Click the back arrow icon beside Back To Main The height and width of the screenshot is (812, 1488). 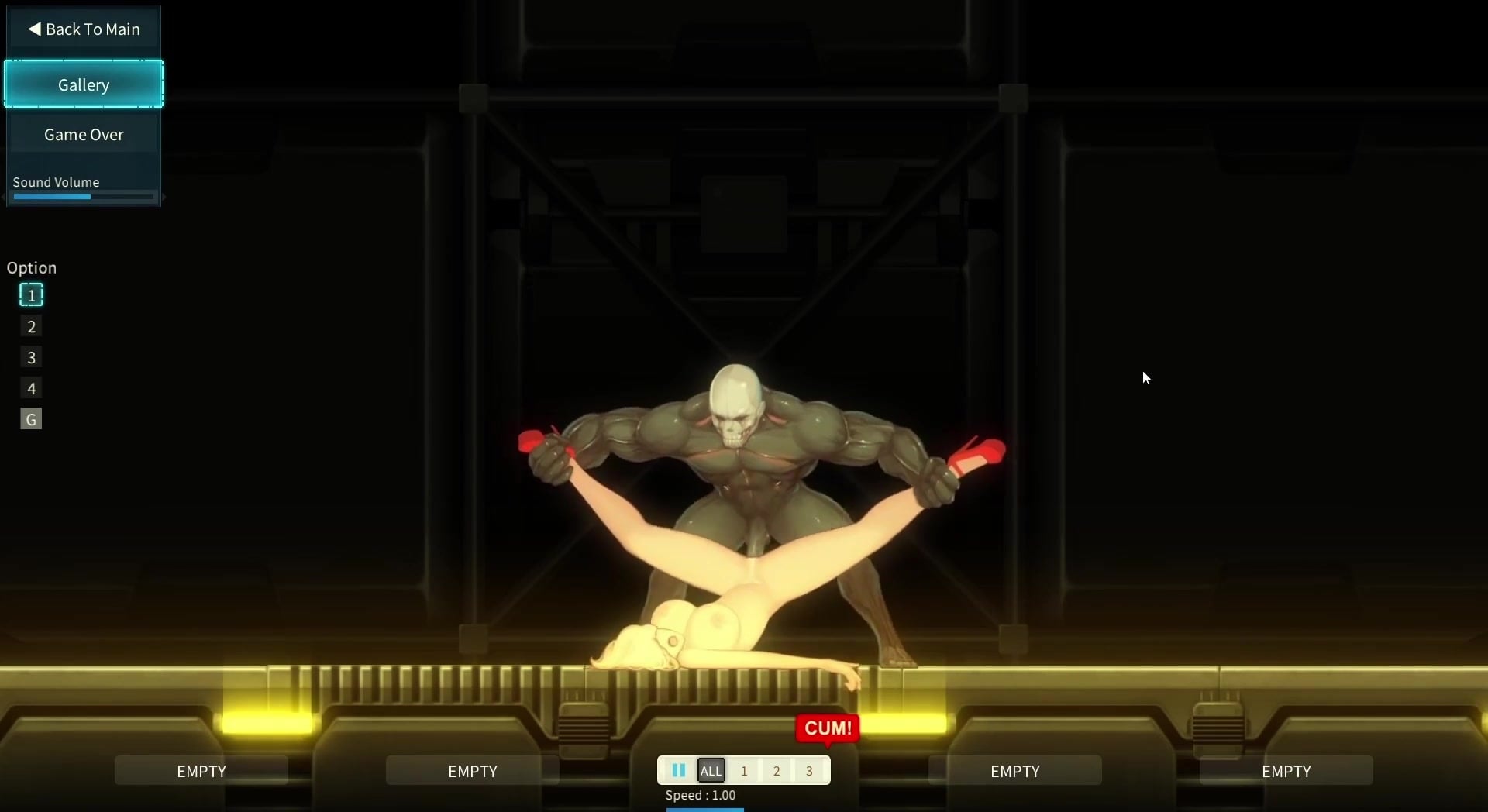(35, 29)
